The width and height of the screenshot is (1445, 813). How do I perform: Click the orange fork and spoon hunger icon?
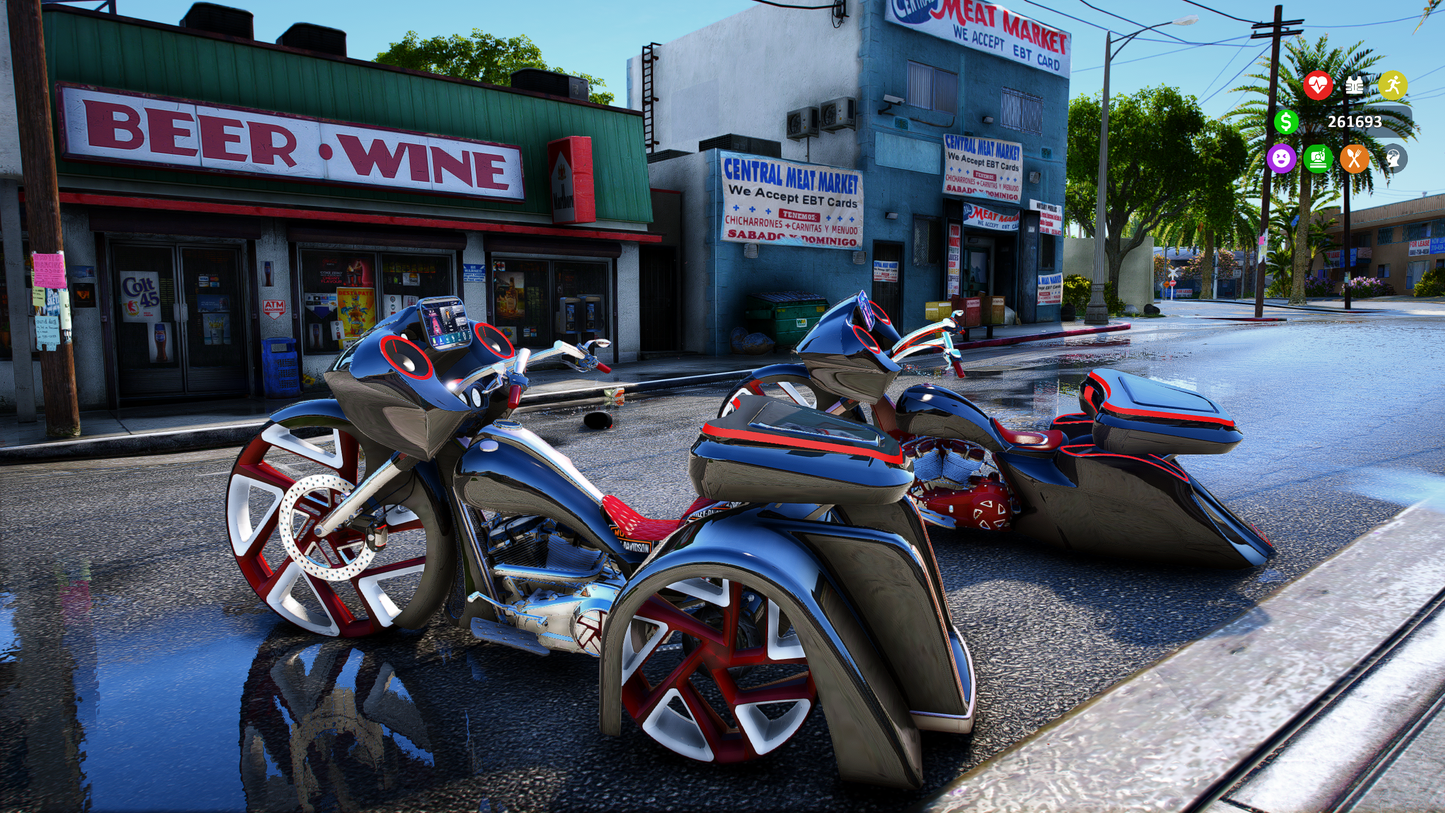pos(1354,159)
